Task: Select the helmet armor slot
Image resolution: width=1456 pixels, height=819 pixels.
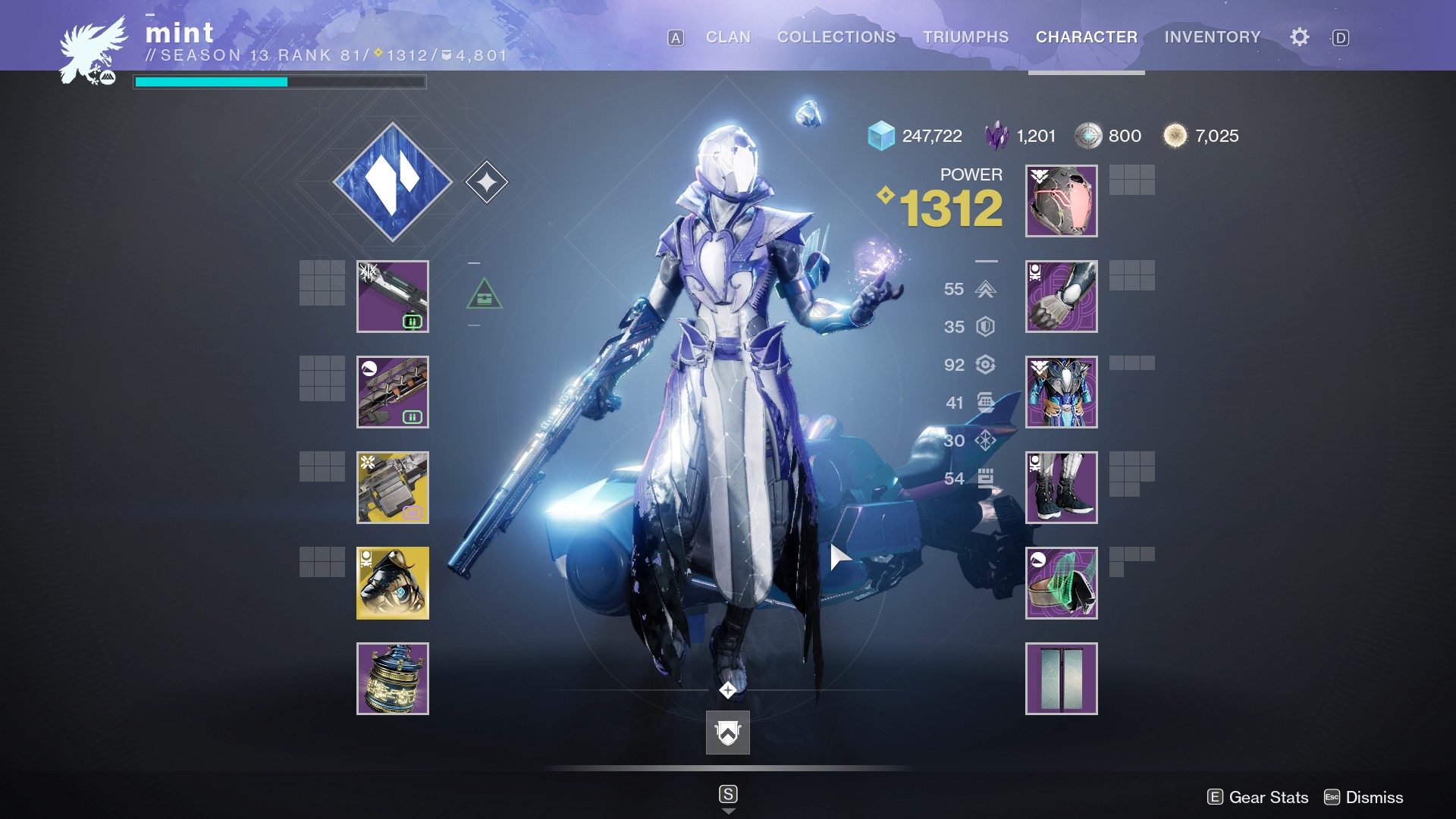Action: pos(1061,201)
